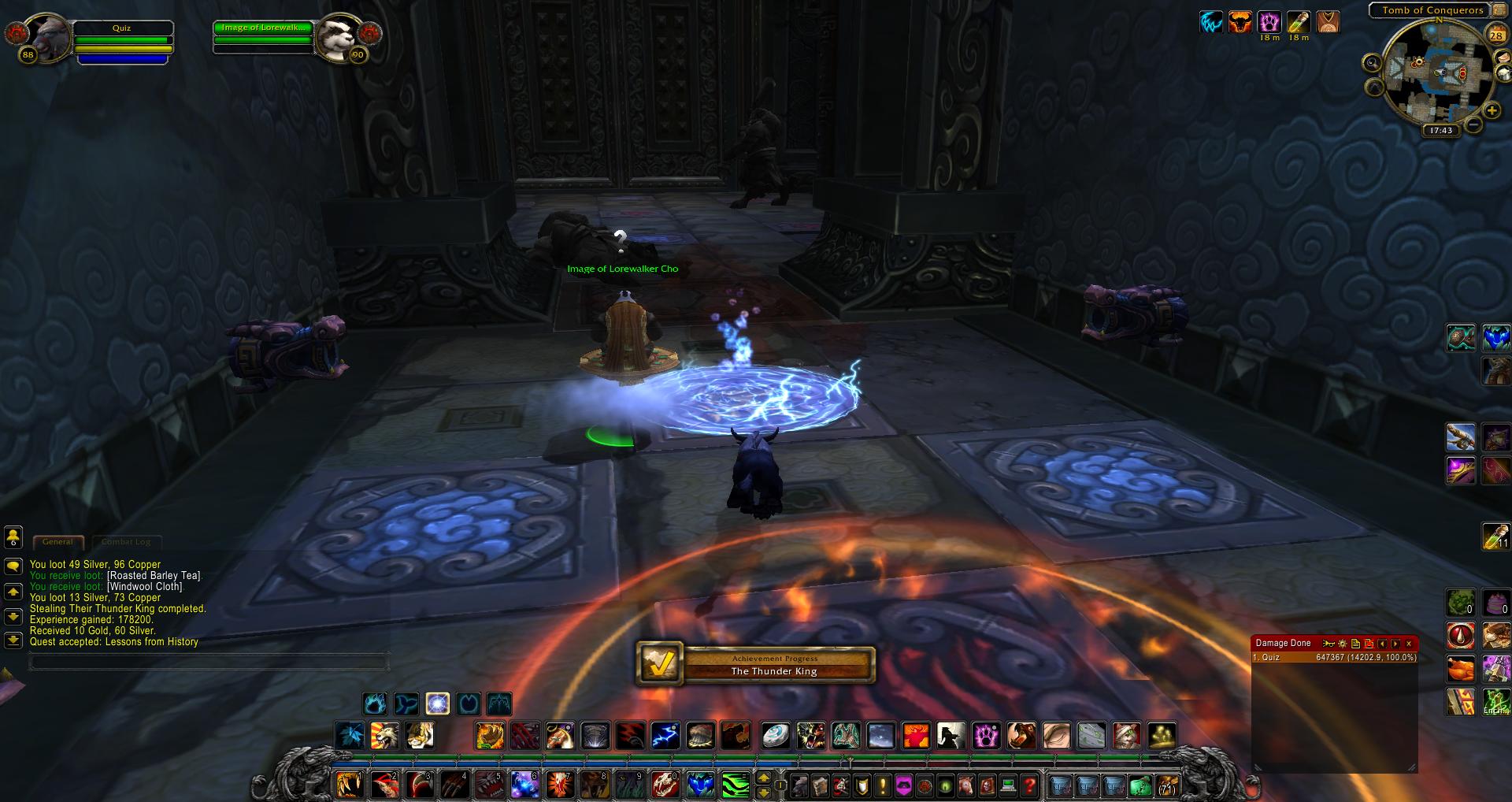
Task: Open the yellow exclamation quest log button
Action: click(882, 785)
